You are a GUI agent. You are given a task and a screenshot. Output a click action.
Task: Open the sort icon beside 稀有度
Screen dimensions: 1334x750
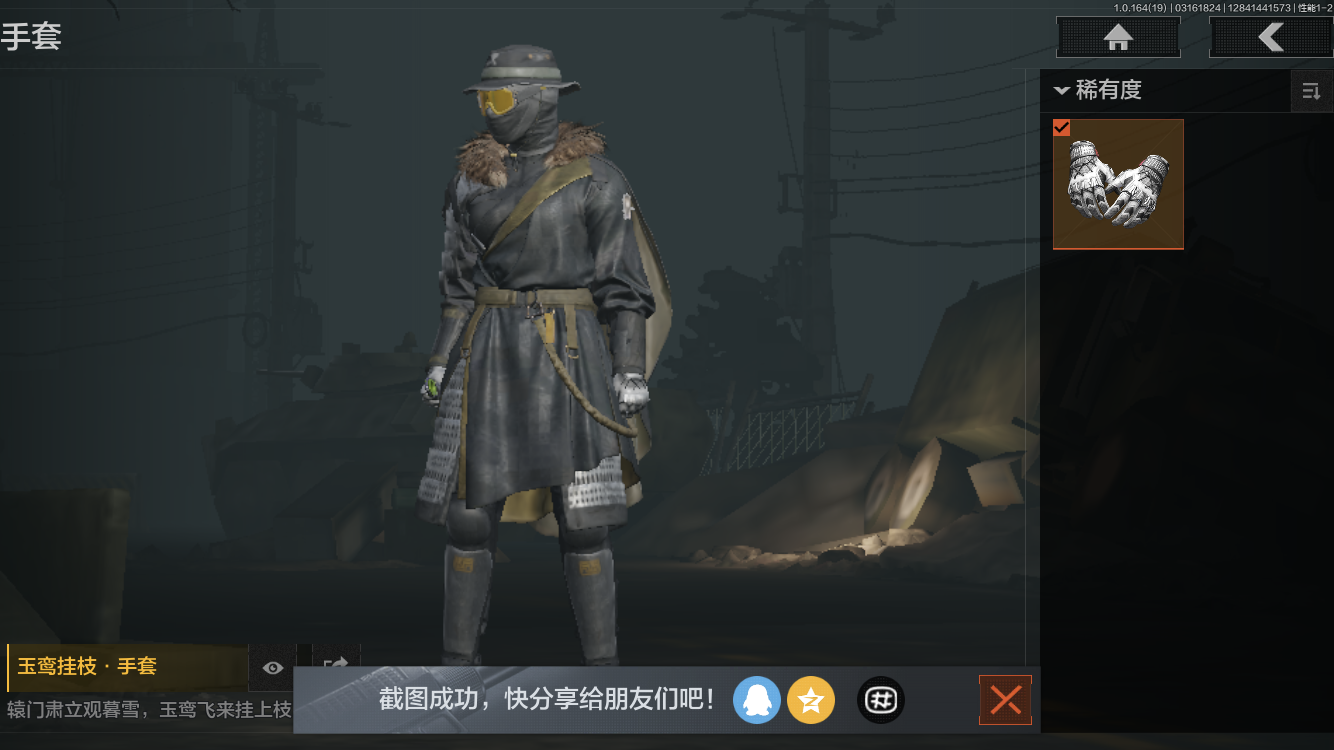coord(1311,90)
